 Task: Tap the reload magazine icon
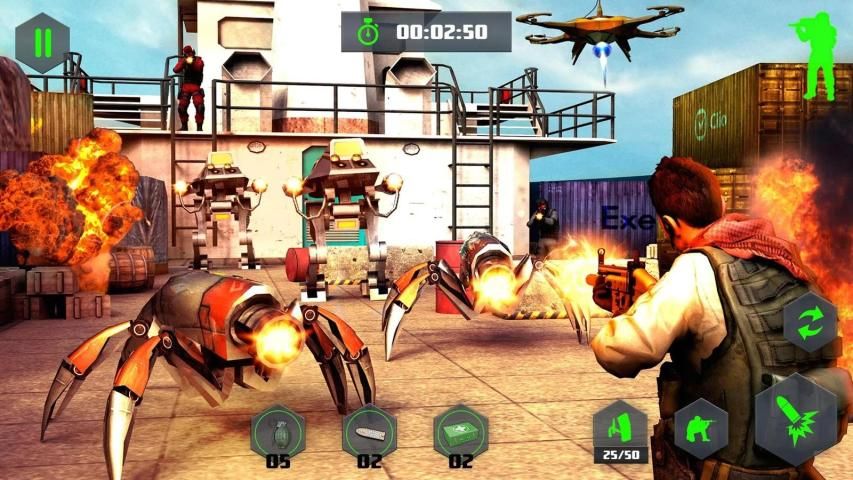619,429
